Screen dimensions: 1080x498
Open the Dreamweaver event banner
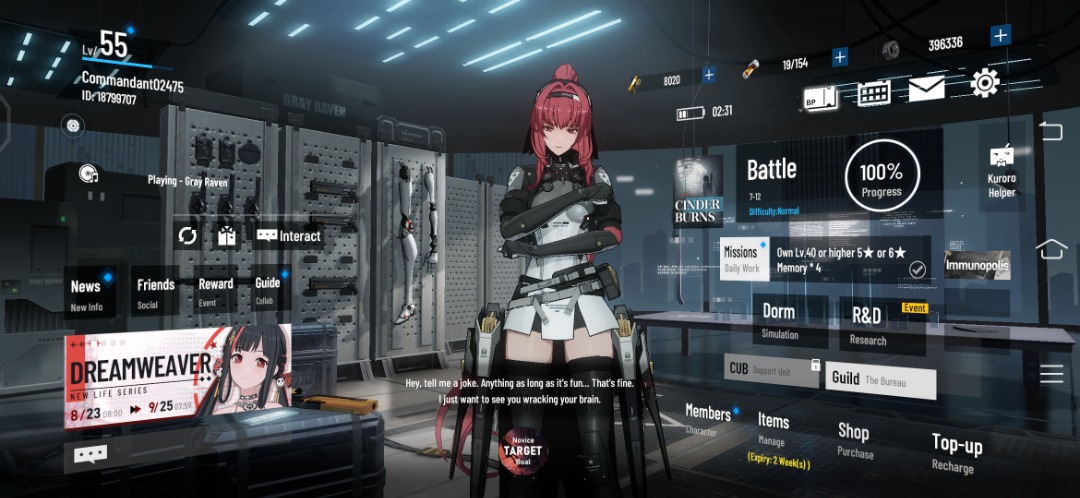click(178, 377)
